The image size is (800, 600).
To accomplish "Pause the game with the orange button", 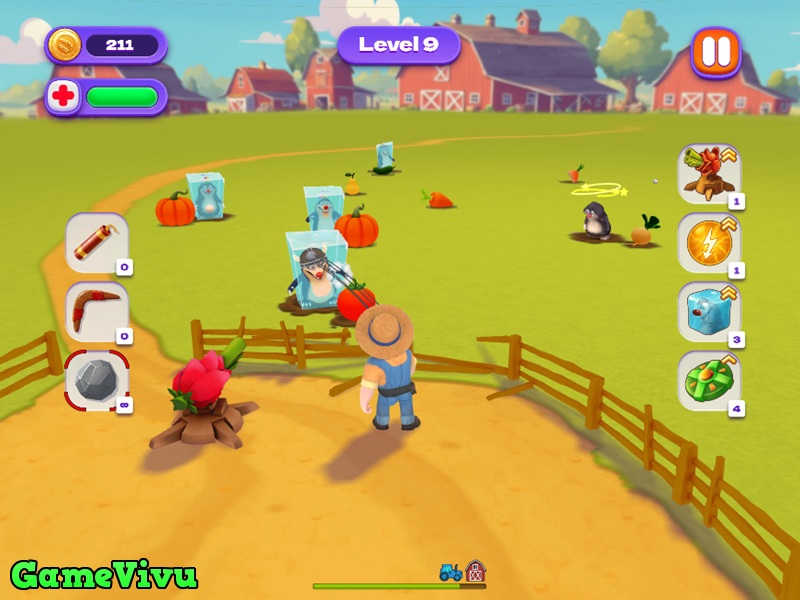I will (x=715, y=51).
